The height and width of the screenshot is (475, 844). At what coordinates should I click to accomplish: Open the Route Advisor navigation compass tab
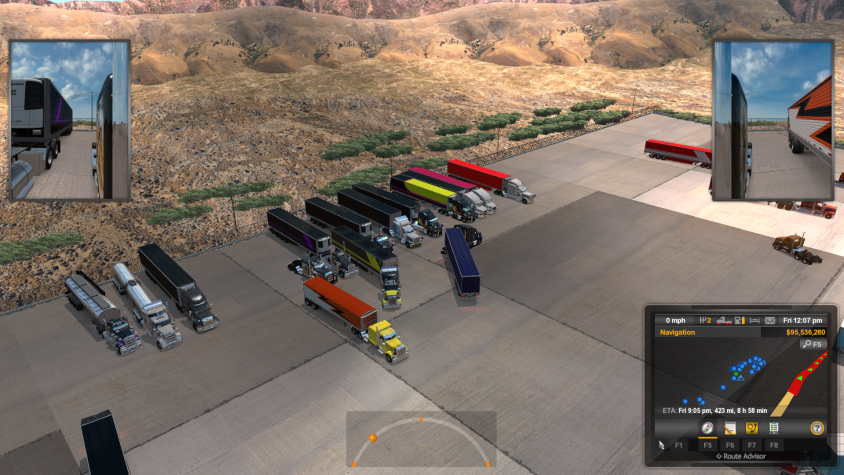(x=707, y=428)
